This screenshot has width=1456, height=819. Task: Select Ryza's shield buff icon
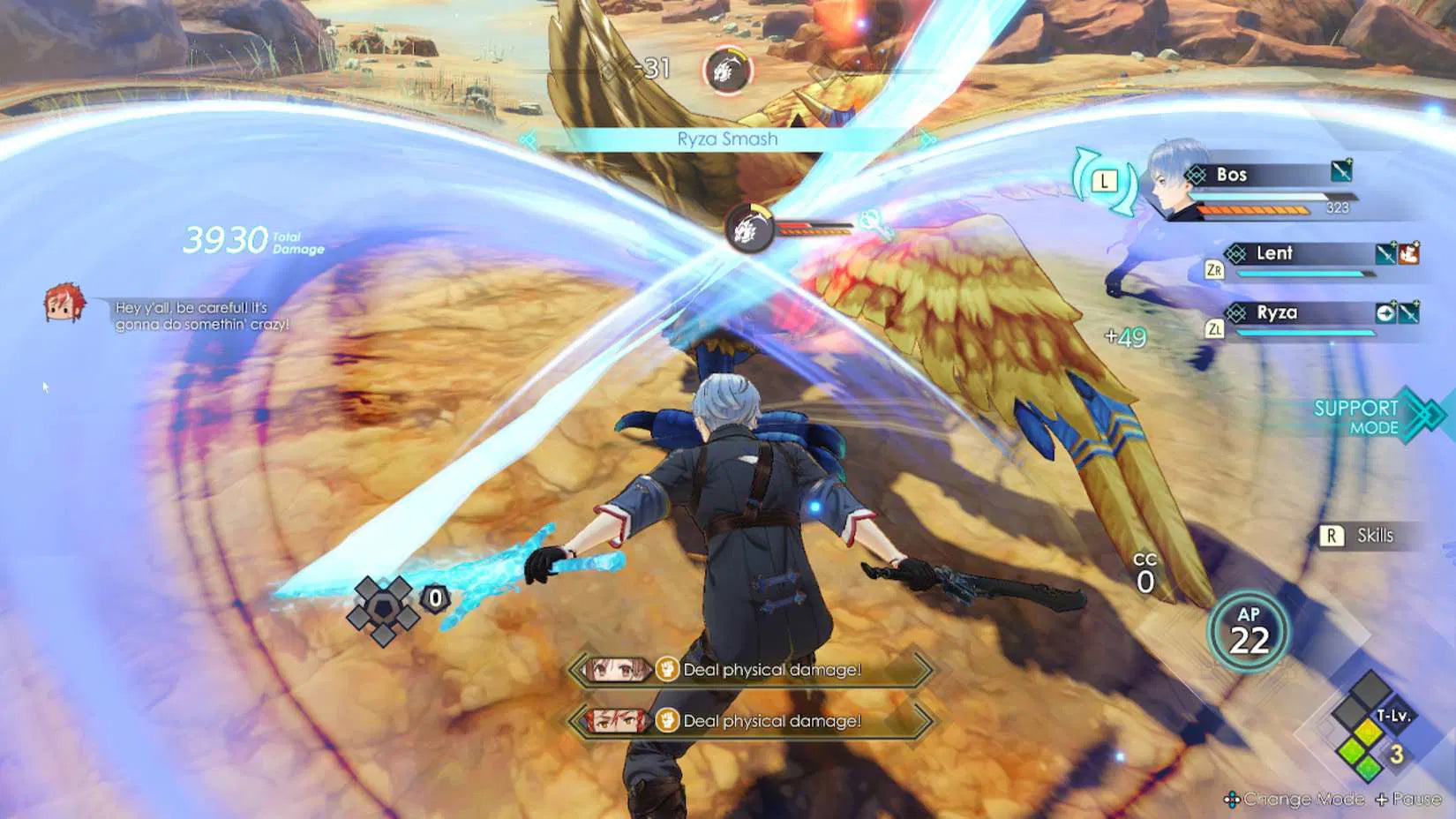point(1387,312)
